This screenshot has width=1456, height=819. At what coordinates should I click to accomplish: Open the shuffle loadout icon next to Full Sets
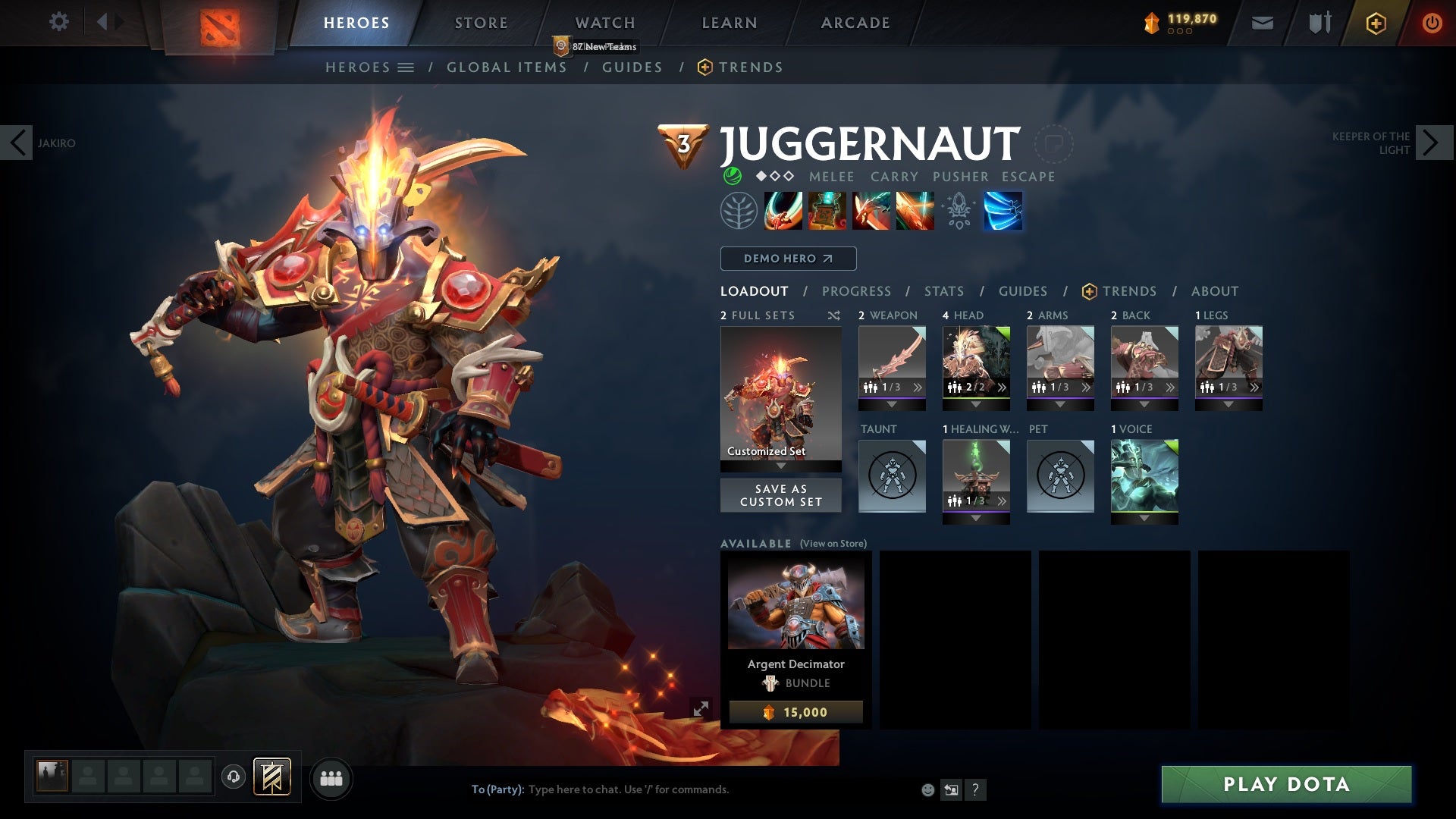pos(834,315)
